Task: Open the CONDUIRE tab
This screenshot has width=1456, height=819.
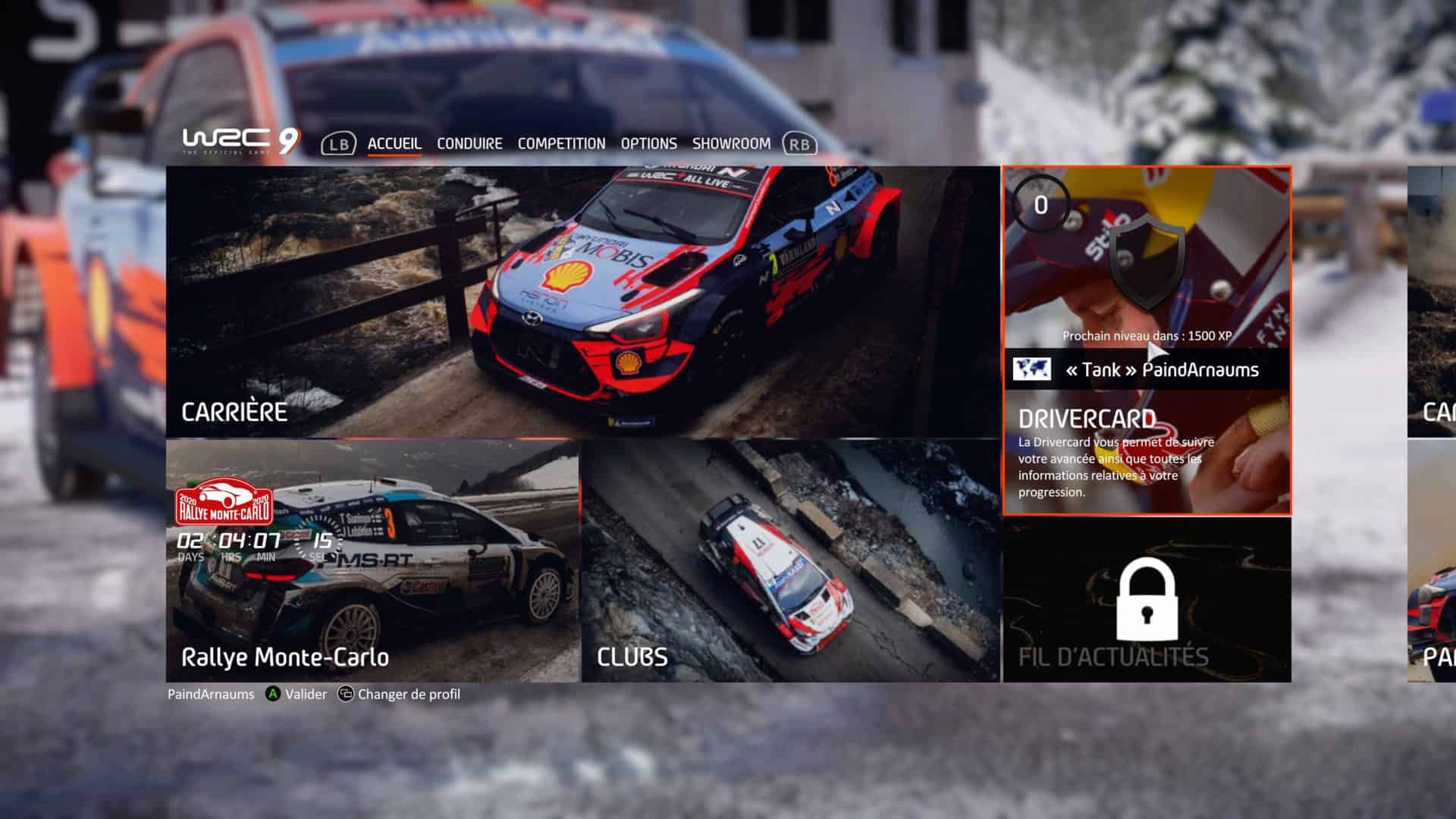Action: pyautogui.click(x=469, y=143)
